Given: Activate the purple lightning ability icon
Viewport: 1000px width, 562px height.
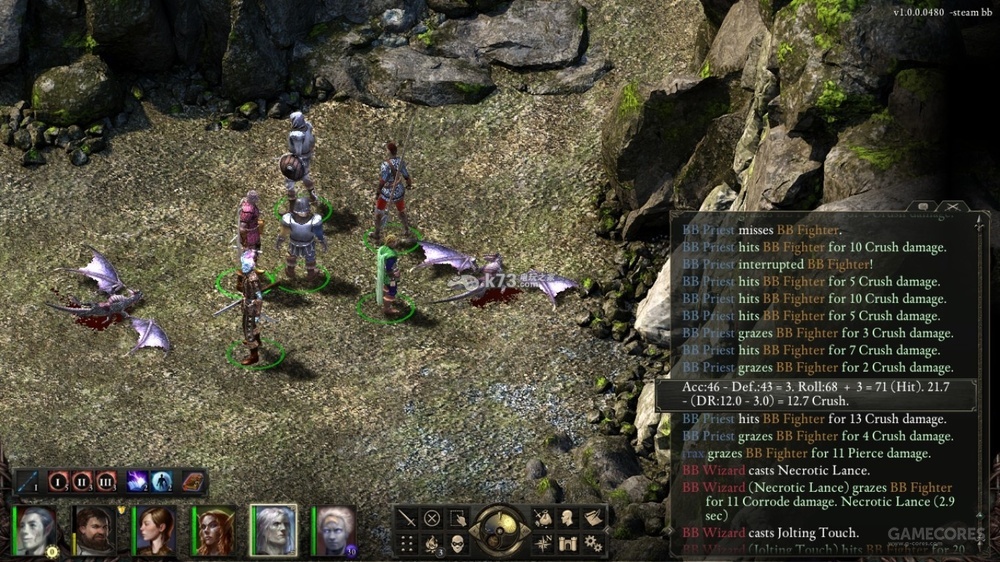Looking at the screenshot, I should [137, 482].
